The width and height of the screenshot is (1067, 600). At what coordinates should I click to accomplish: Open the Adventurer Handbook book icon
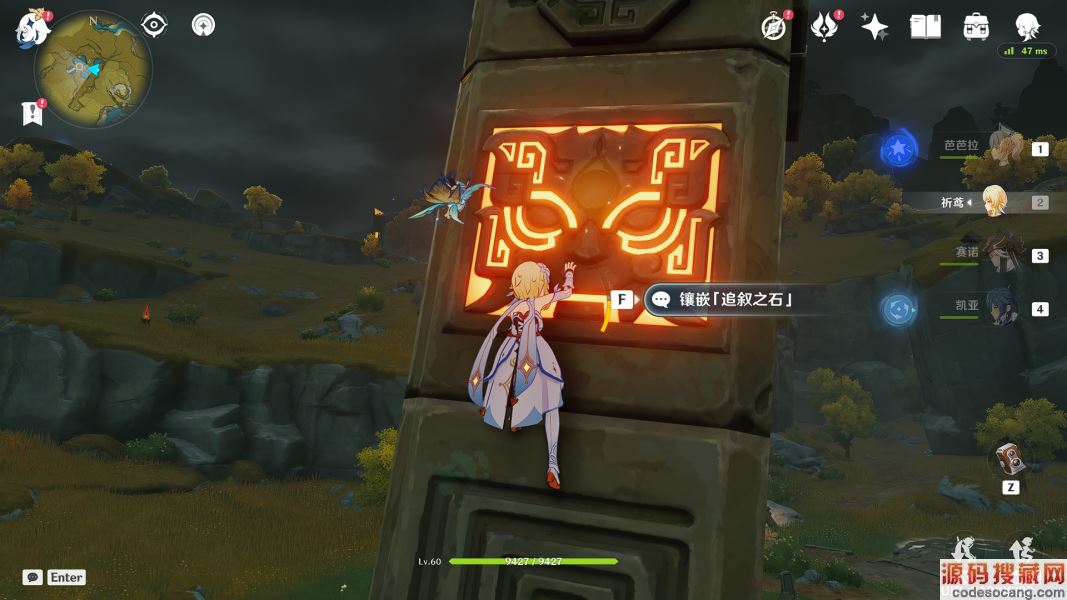click(x=926, y=27)
